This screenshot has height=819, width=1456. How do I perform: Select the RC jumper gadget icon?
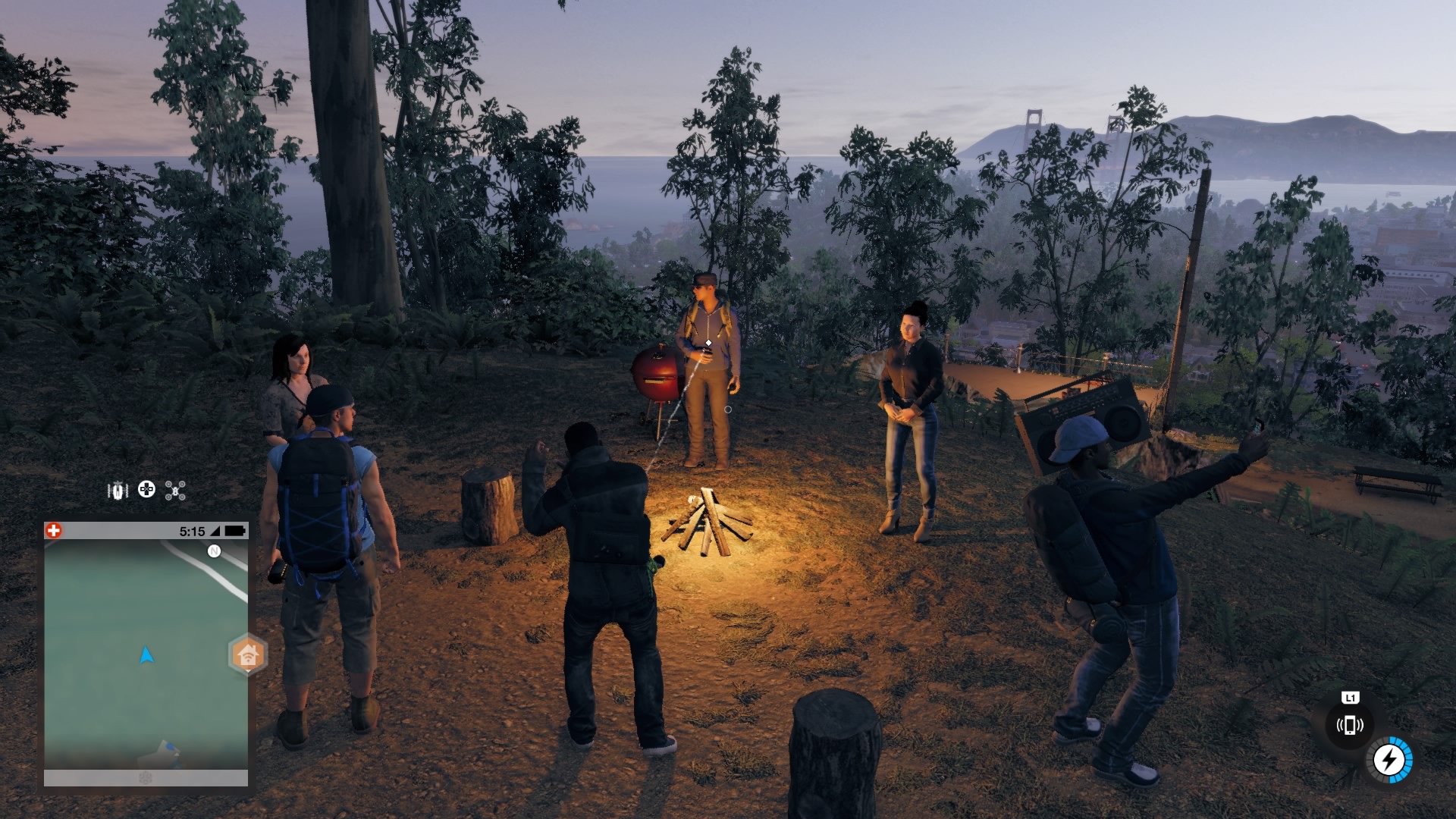118,491
